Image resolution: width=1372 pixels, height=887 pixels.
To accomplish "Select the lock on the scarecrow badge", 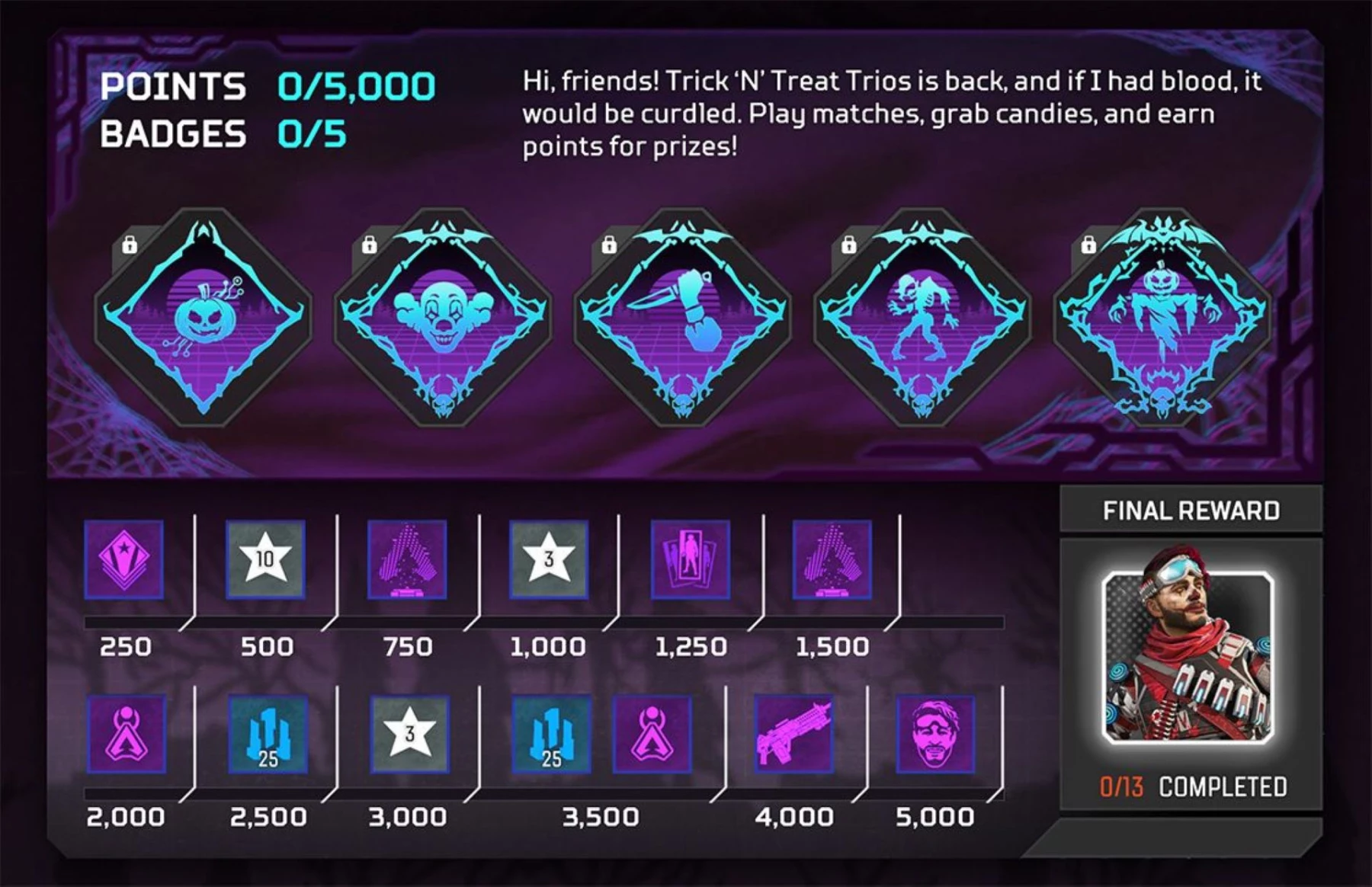I will pyautogui.click(x=1089, y=245).
